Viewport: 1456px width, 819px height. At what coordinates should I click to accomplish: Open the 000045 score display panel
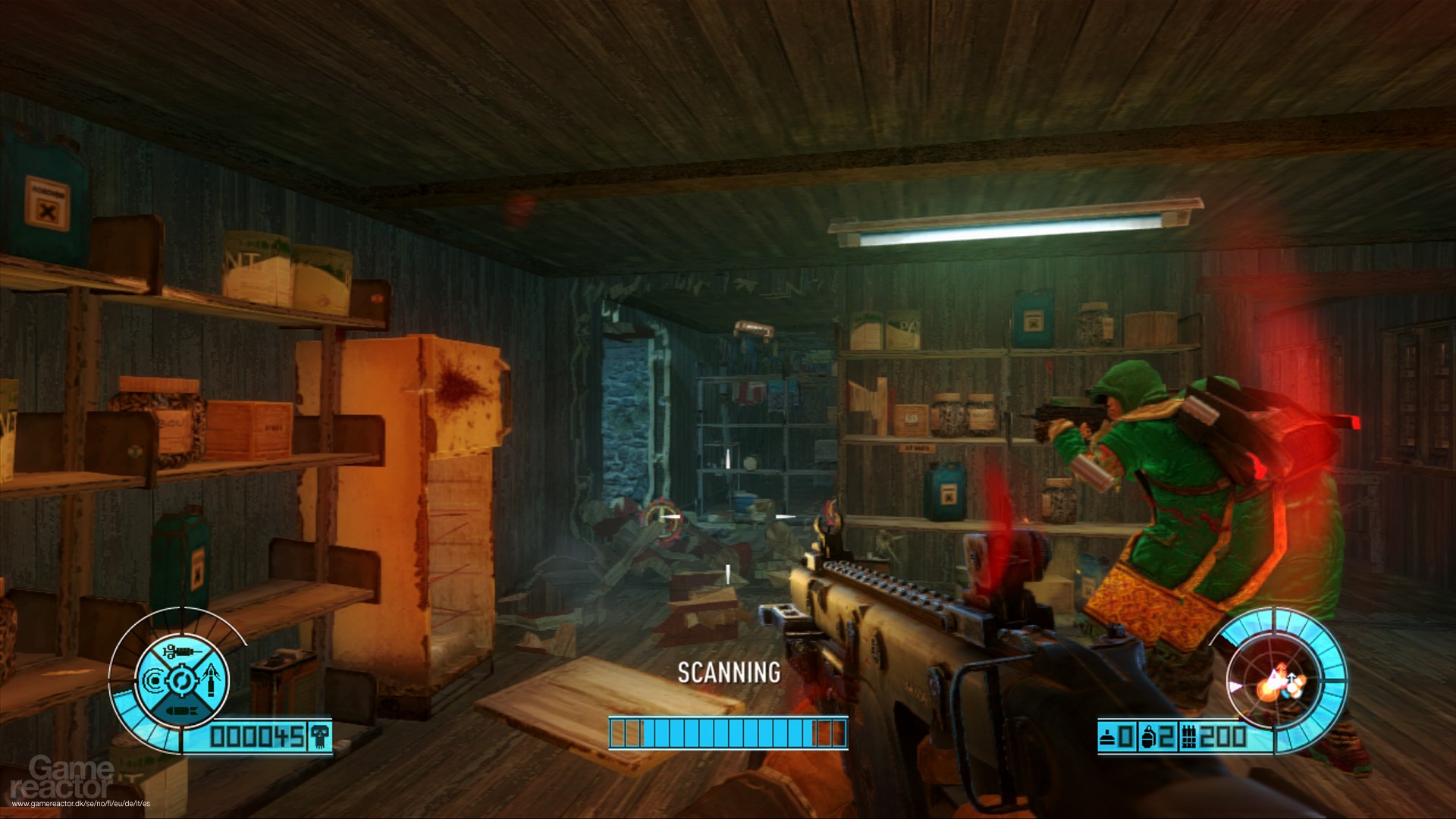[256, 738]
